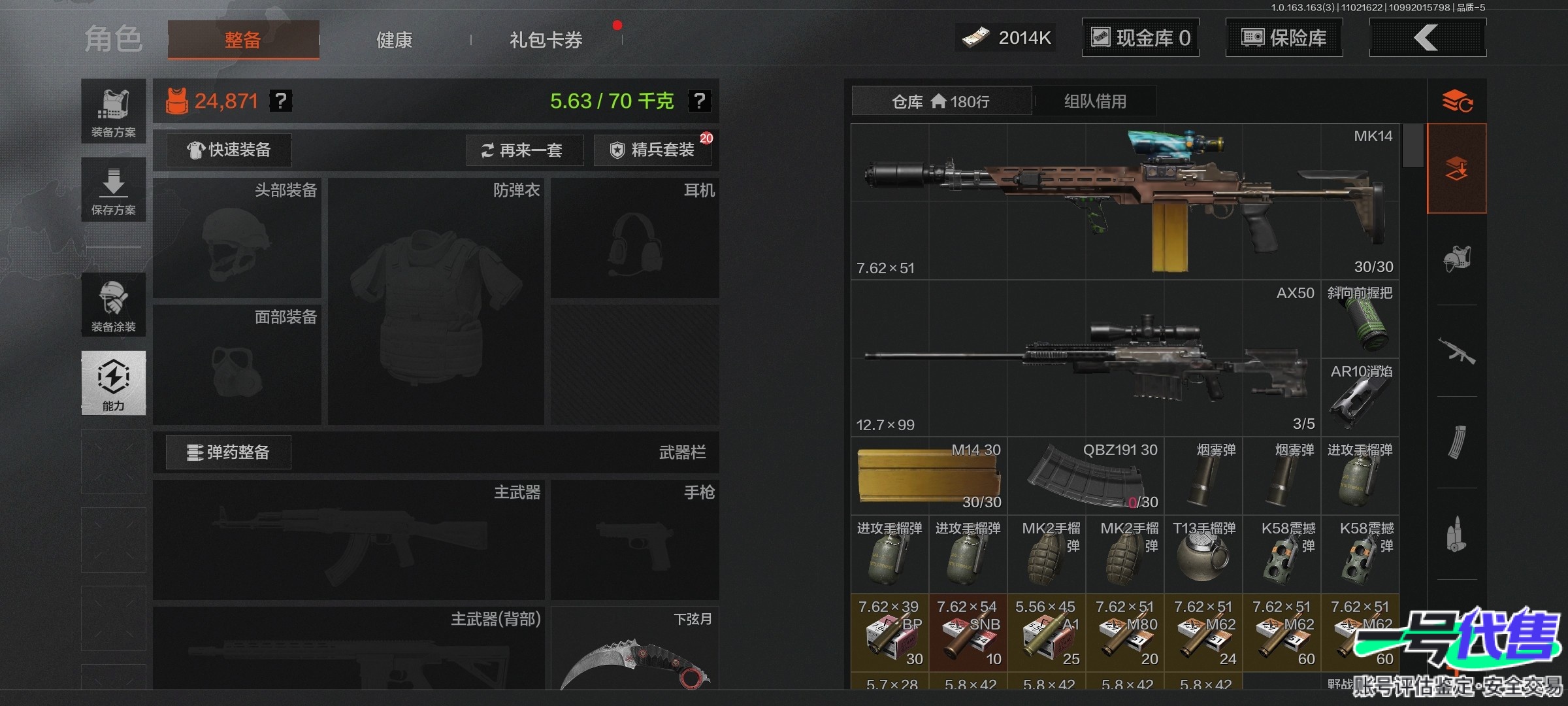Switch to the 健康 tab
This screenshot has width=1568, height=706.
click(x=394, y=41)
